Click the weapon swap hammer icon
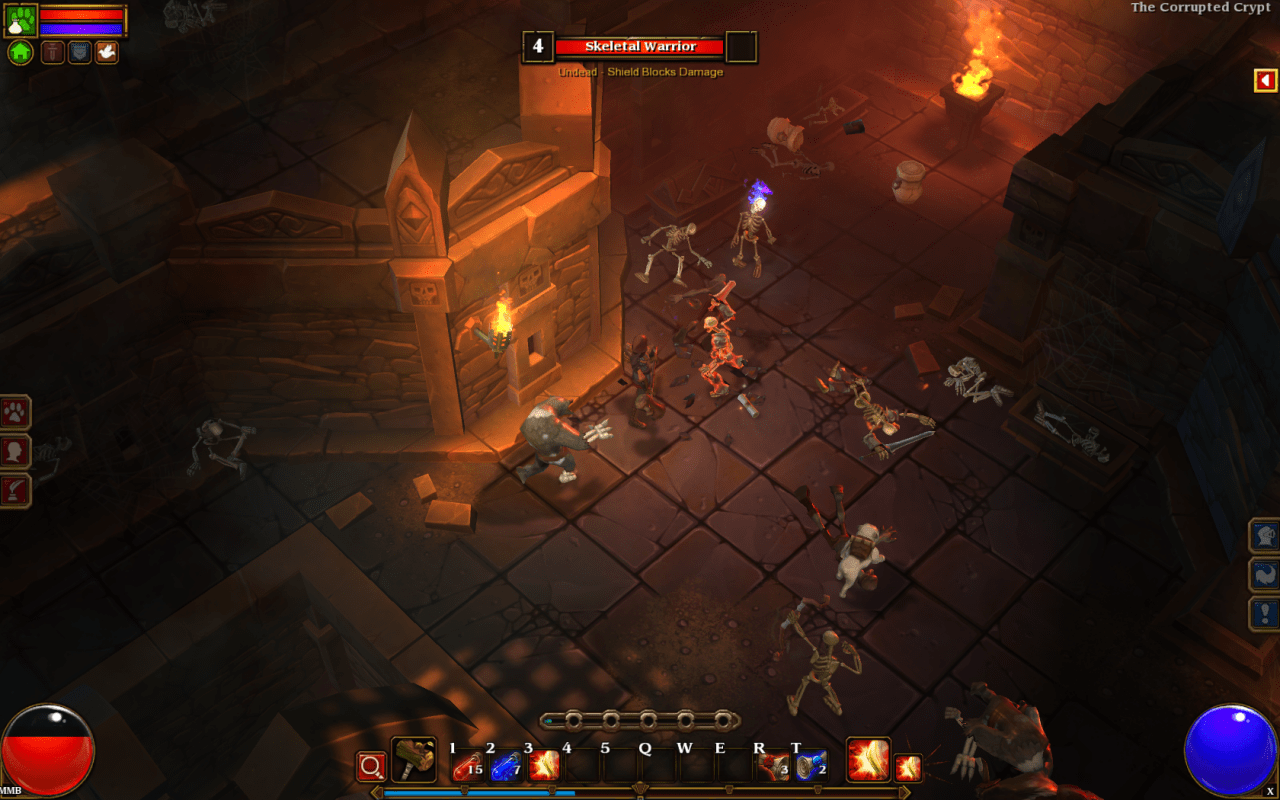Image resolution: width=1280 pixels, height=800 pixels. point(412,759)
